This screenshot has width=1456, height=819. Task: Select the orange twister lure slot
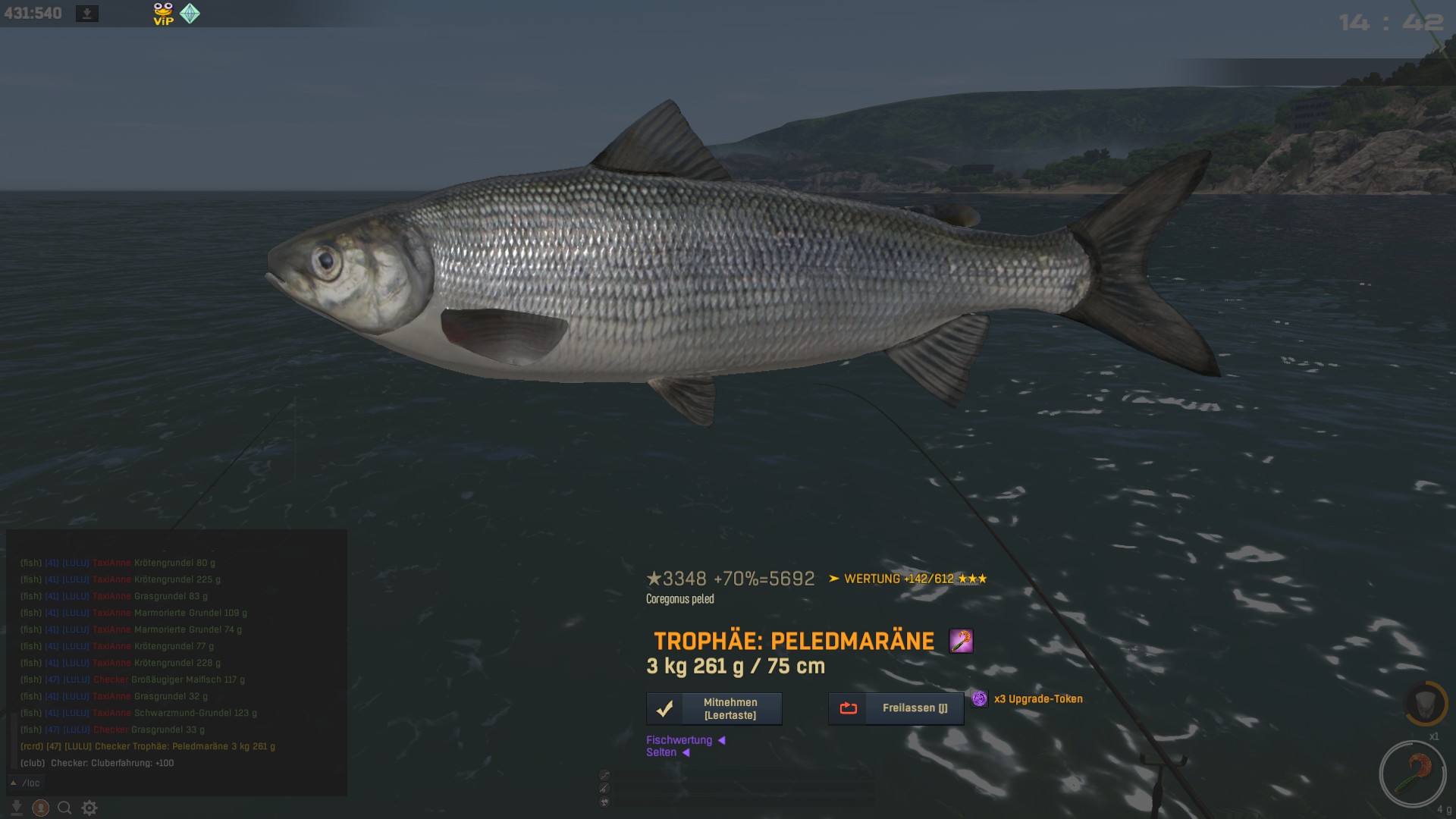point(1413,773)
